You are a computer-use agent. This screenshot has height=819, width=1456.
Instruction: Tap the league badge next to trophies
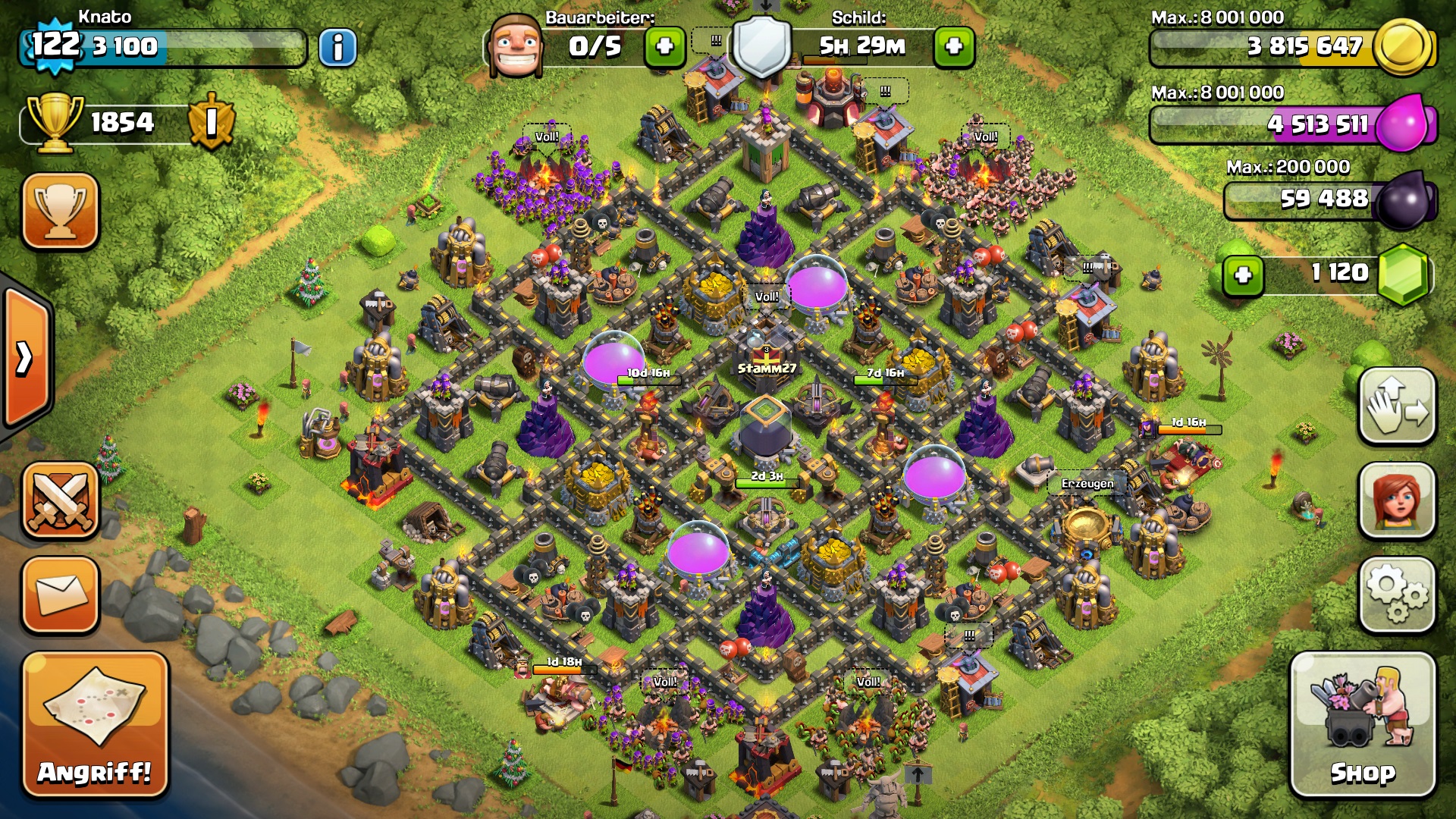pos(212,121)
